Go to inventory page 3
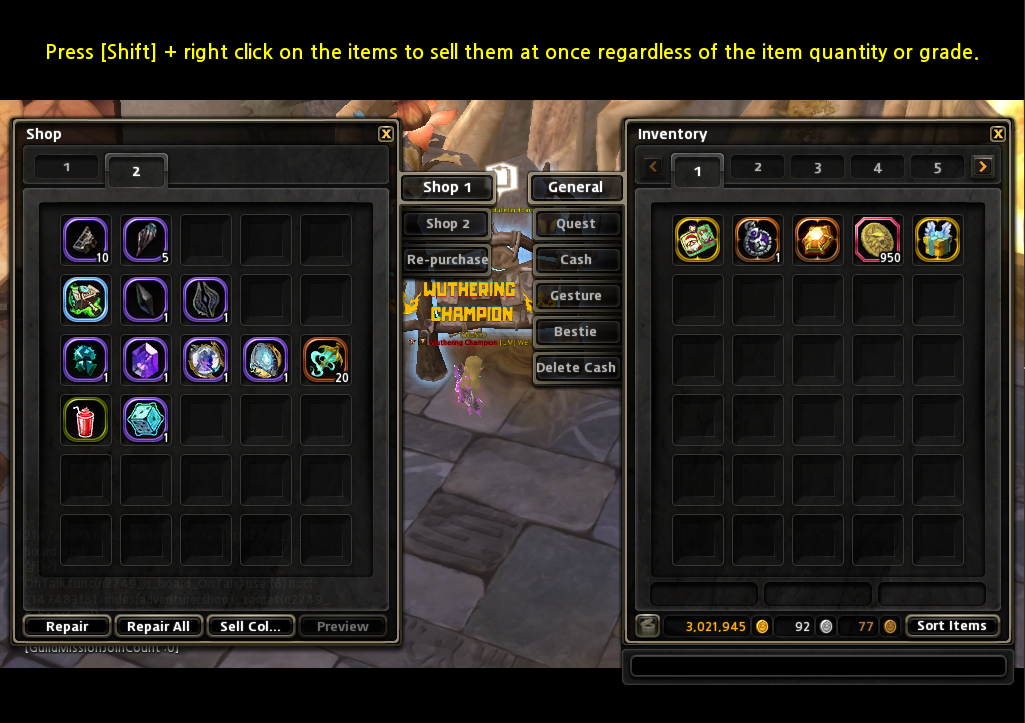 (817, 168)
